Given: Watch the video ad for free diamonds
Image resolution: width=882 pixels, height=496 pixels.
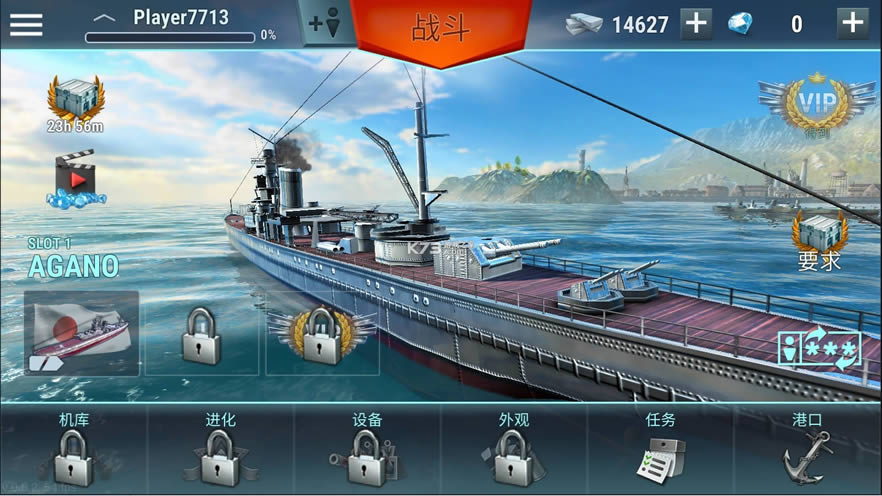Looking at the screenshot, I should tap(75, 179).
